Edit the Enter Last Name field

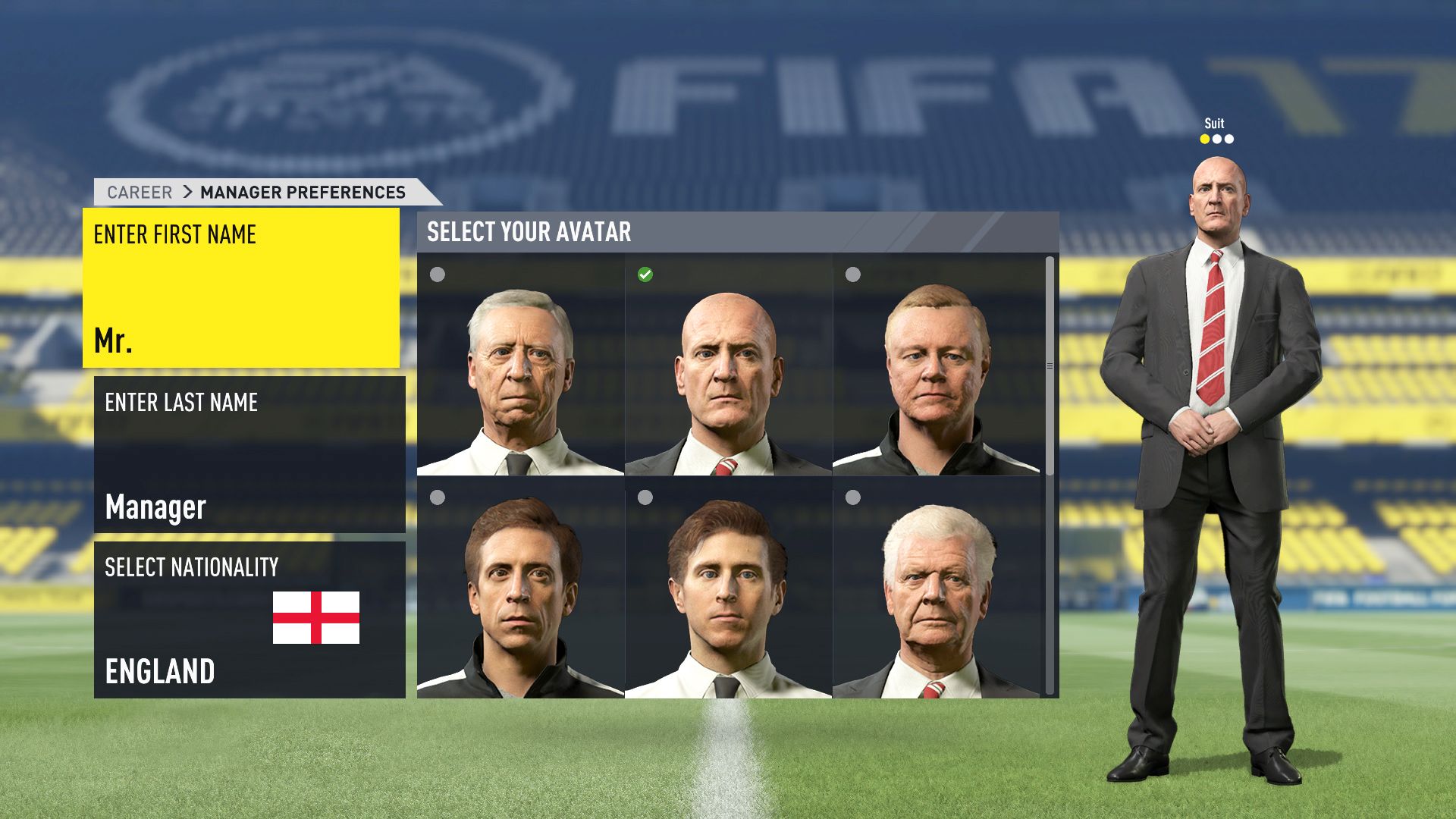[x=249, y=454]
